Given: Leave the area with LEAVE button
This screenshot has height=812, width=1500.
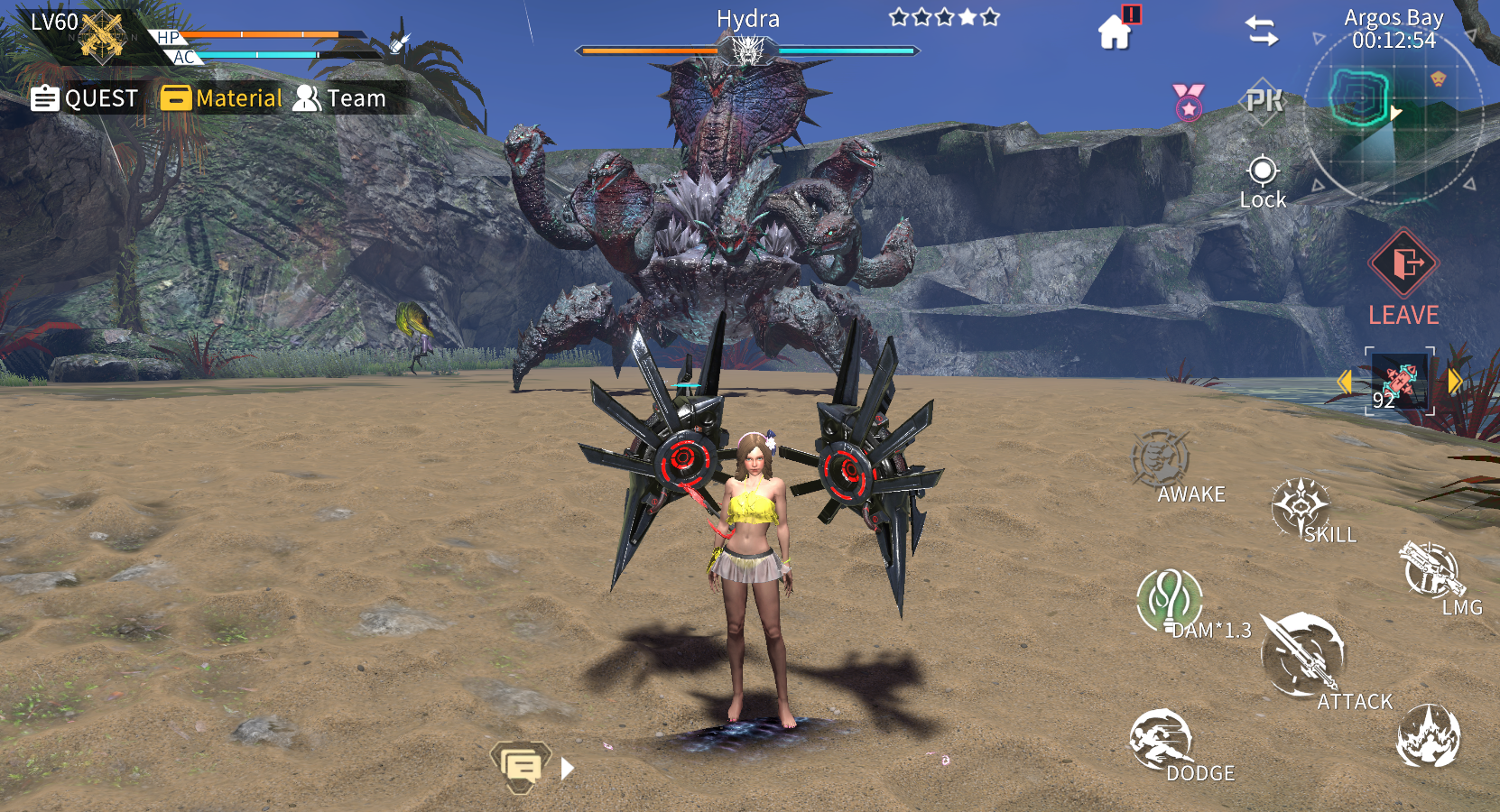Looking at the screenshot, I should coord(1403,276).
